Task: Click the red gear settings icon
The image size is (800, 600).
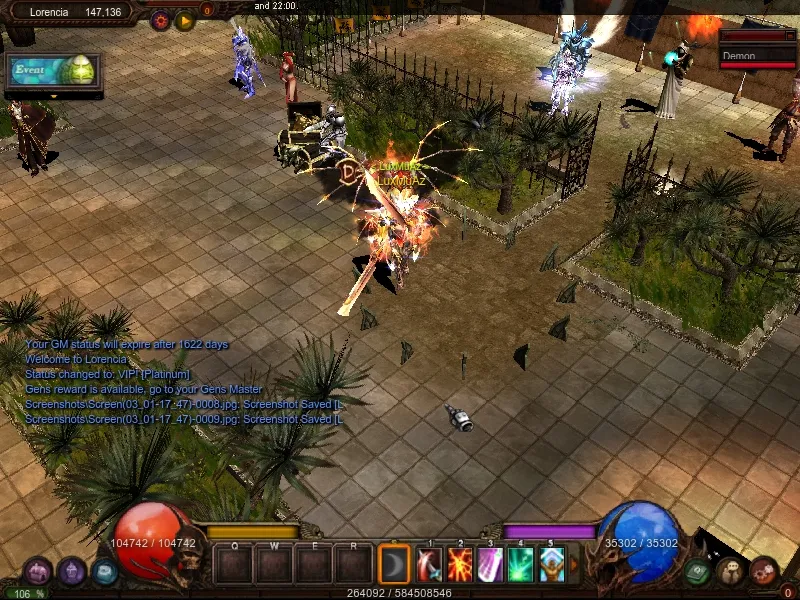Action: (160, 18)
